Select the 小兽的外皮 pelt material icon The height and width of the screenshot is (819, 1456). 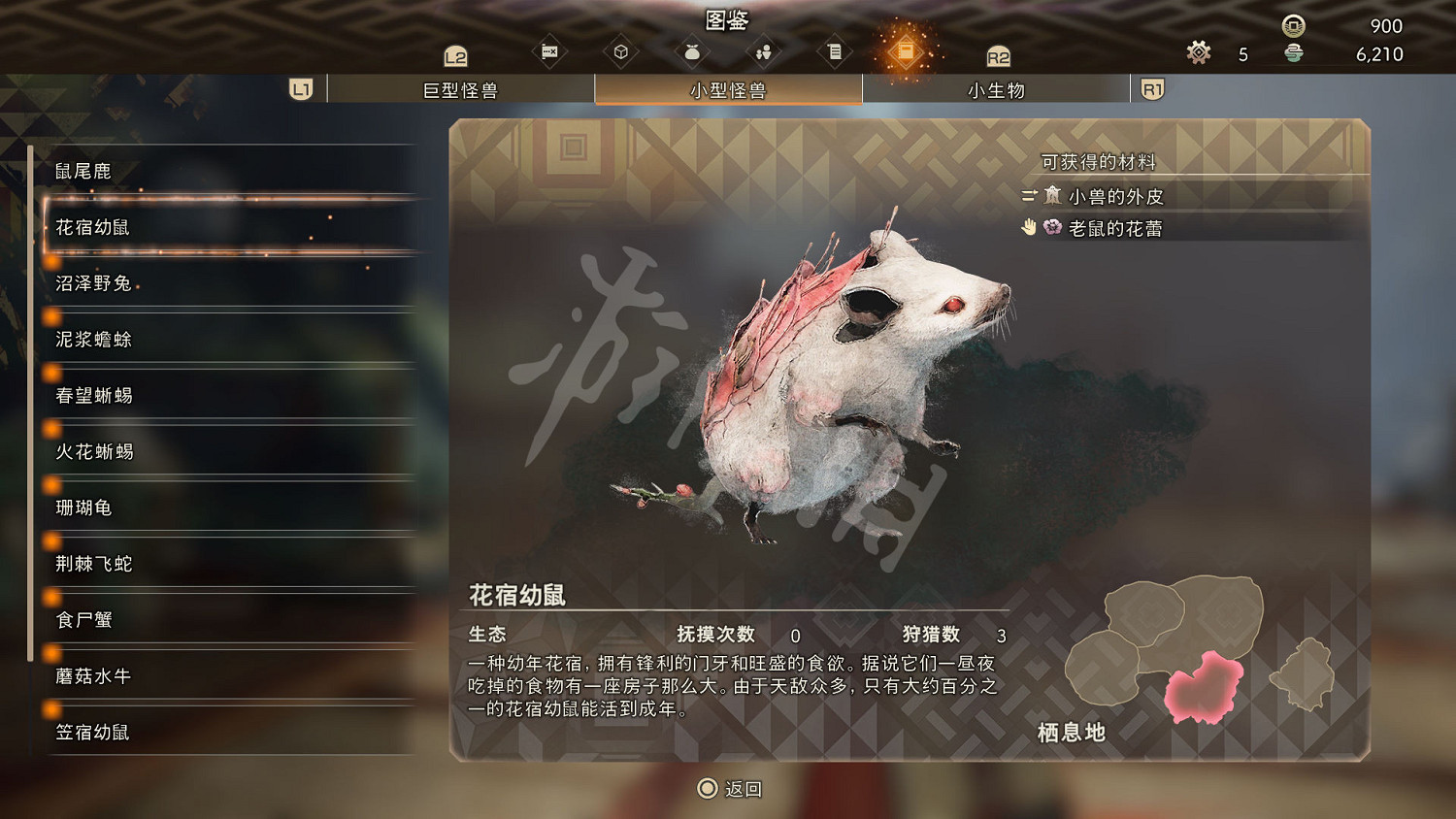point(1052,197)
